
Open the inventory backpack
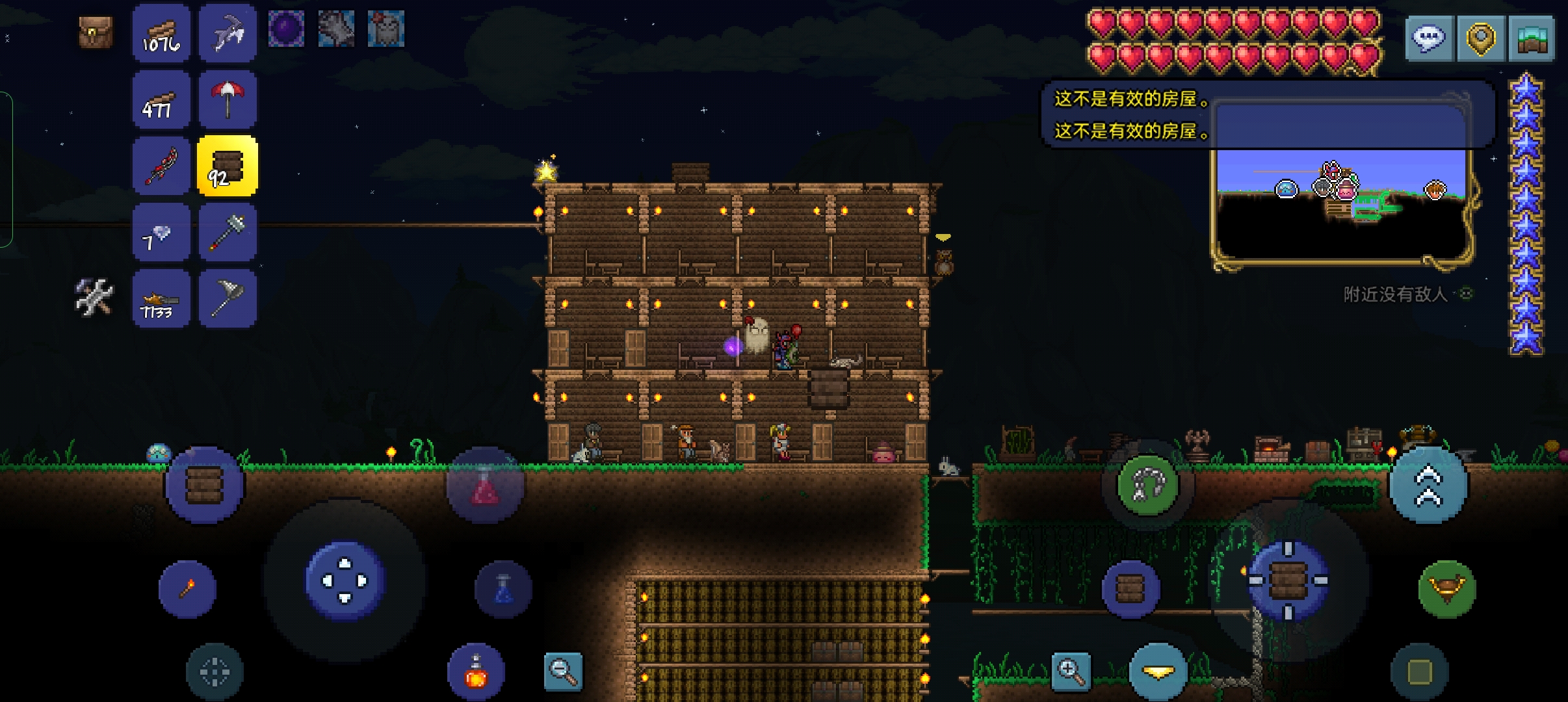coord(96,32)
